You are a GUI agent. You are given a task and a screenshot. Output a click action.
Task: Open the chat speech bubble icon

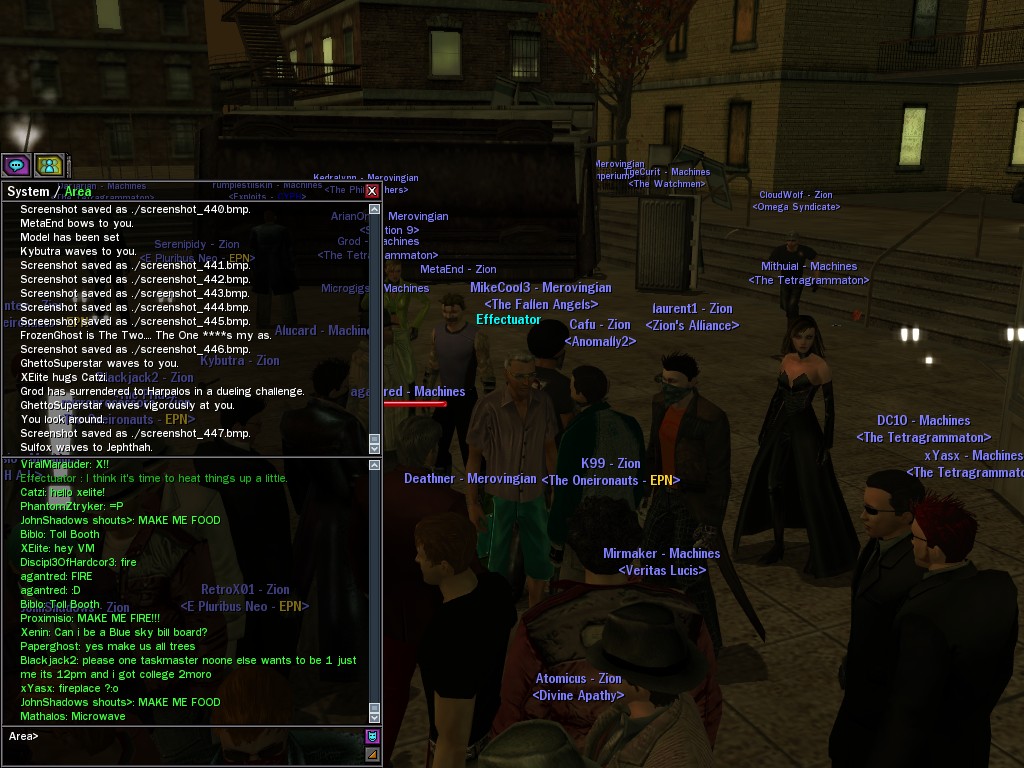pyautogui.click(x=16, y=165)
